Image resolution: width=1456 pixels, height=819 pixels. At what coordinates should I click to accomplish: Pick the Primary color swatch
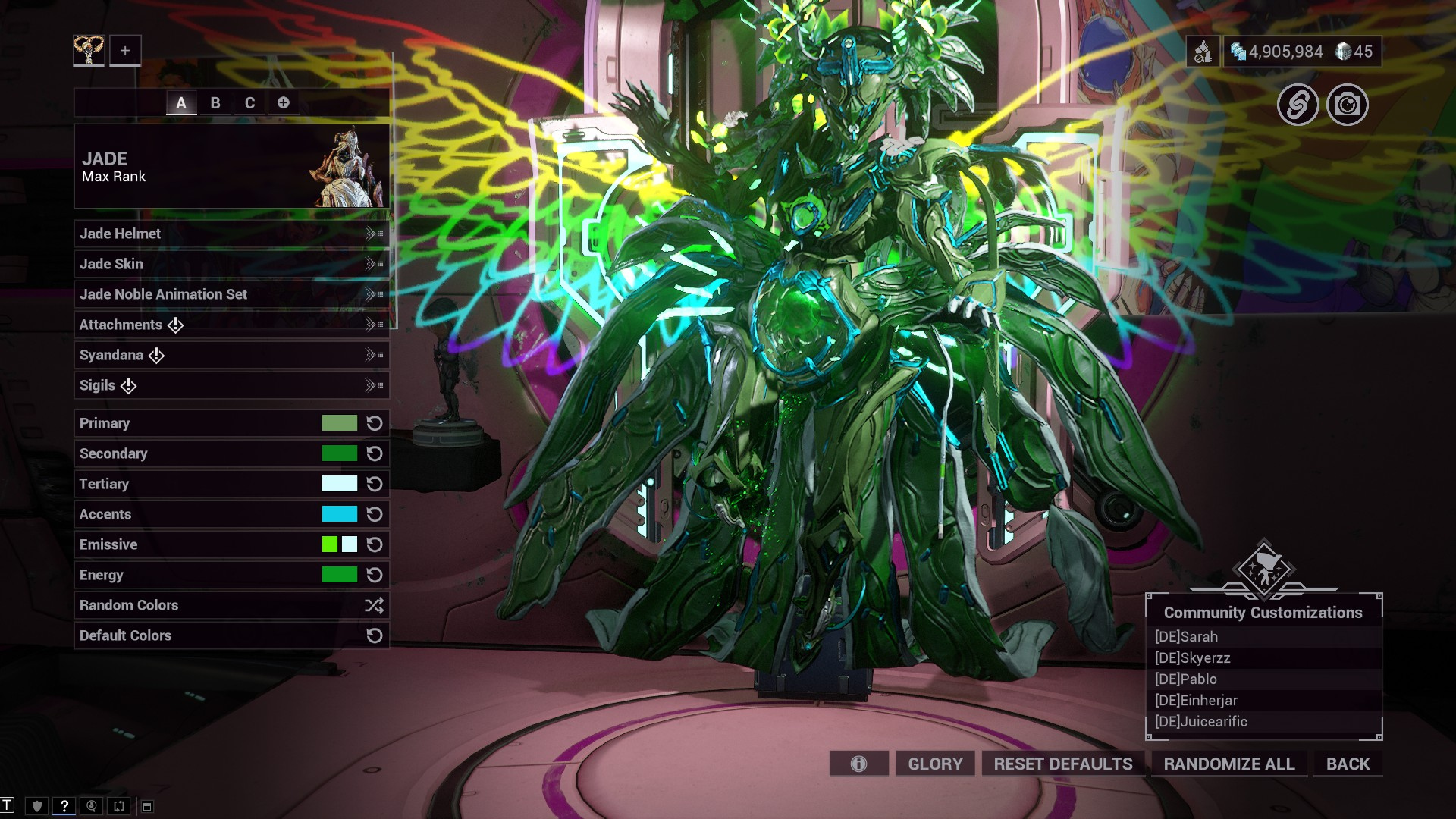pyautogui.click(x=339, y=423)
